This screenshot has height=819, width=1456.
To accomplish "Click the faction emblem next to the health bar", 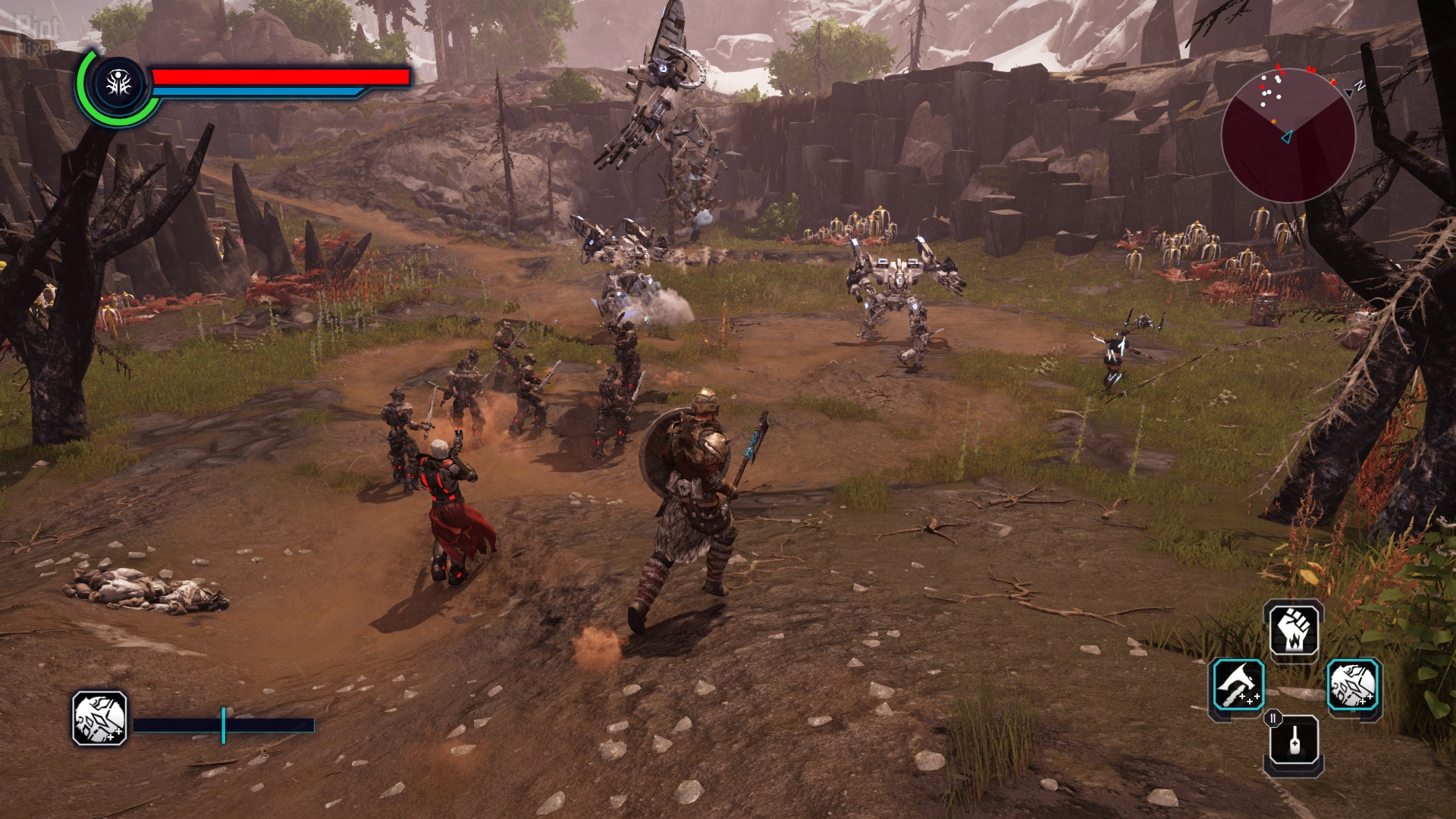I will [119, 85].
